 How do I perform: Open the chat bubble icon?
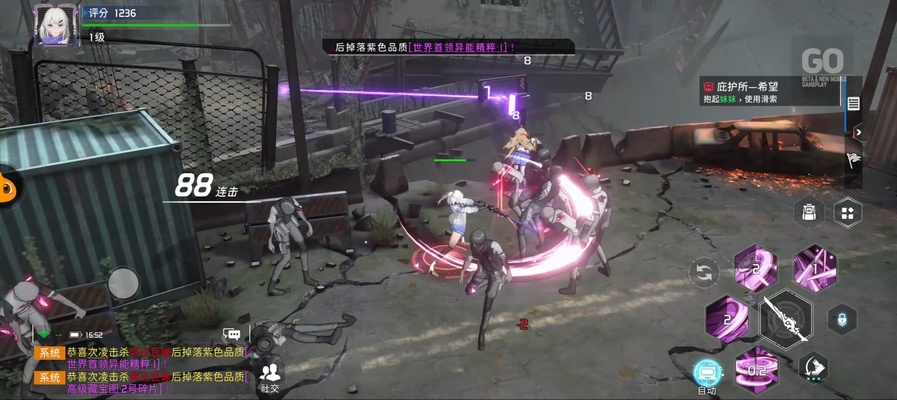tap(232, 335)
